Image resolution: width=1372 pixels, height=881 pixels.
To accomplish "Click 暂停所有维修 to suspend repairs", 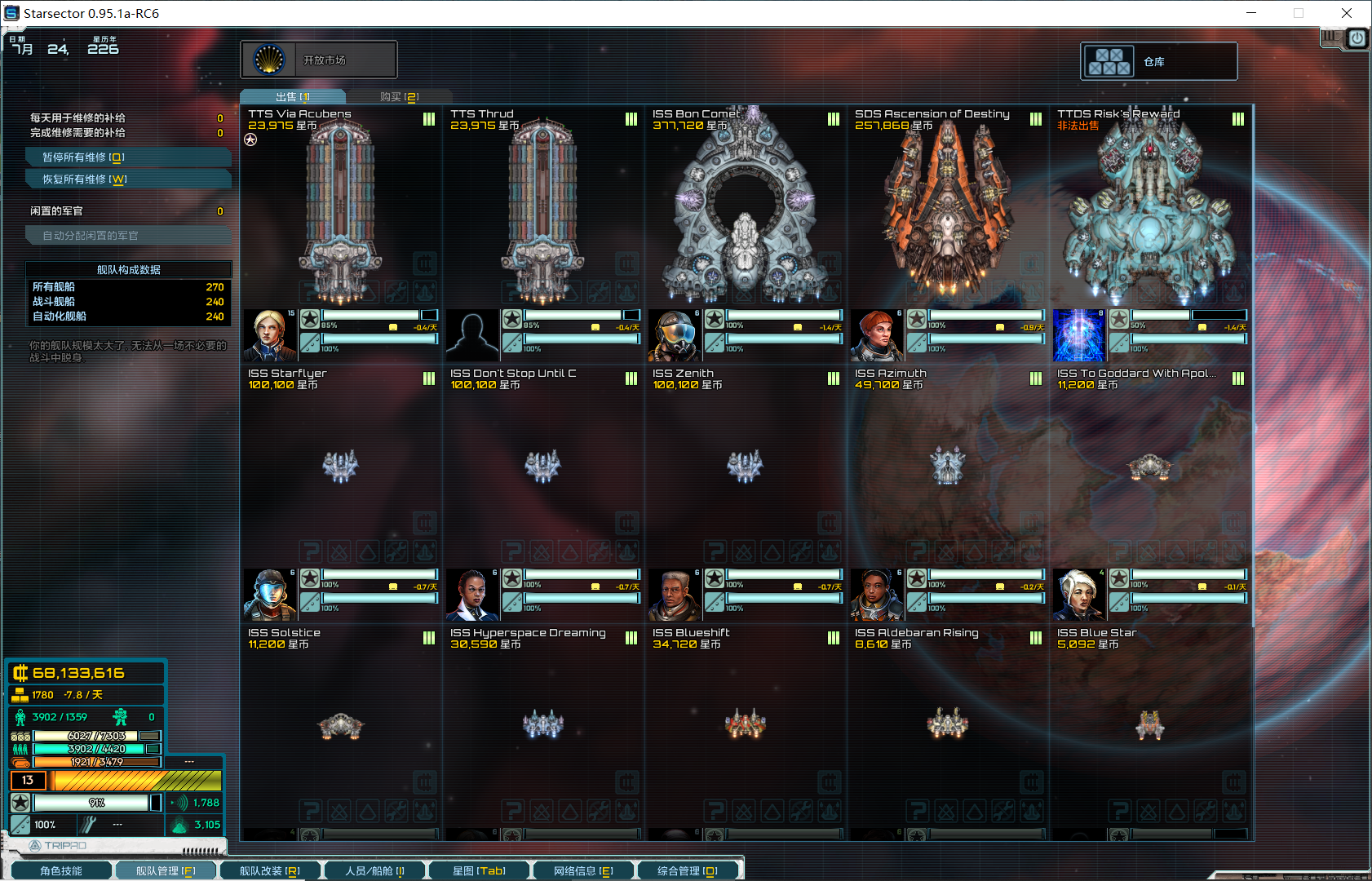I will [128, 157].
